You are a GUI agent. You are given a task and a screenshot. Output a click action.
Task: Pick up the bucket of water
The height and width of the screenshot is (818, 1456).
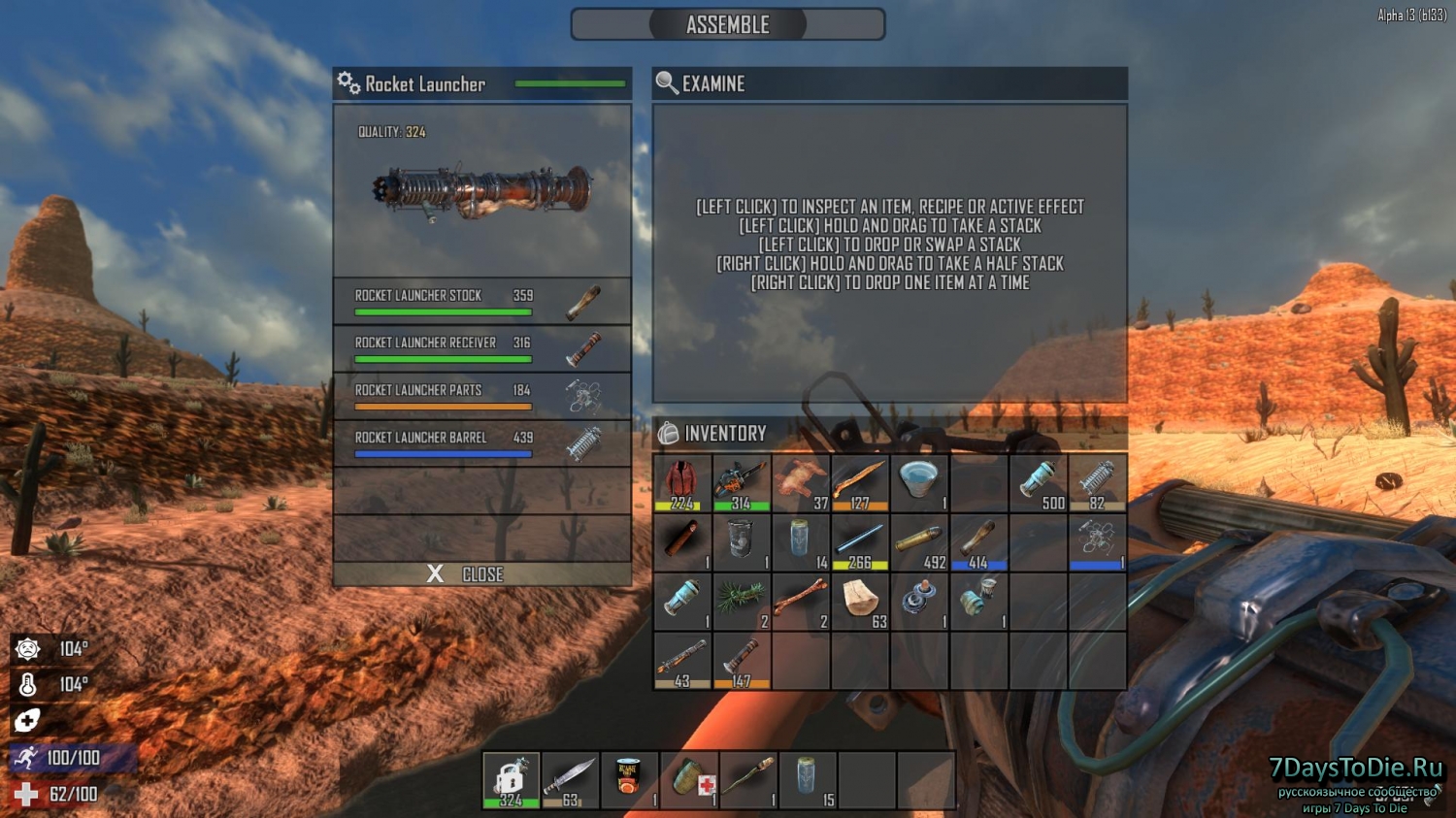(919, 482)
